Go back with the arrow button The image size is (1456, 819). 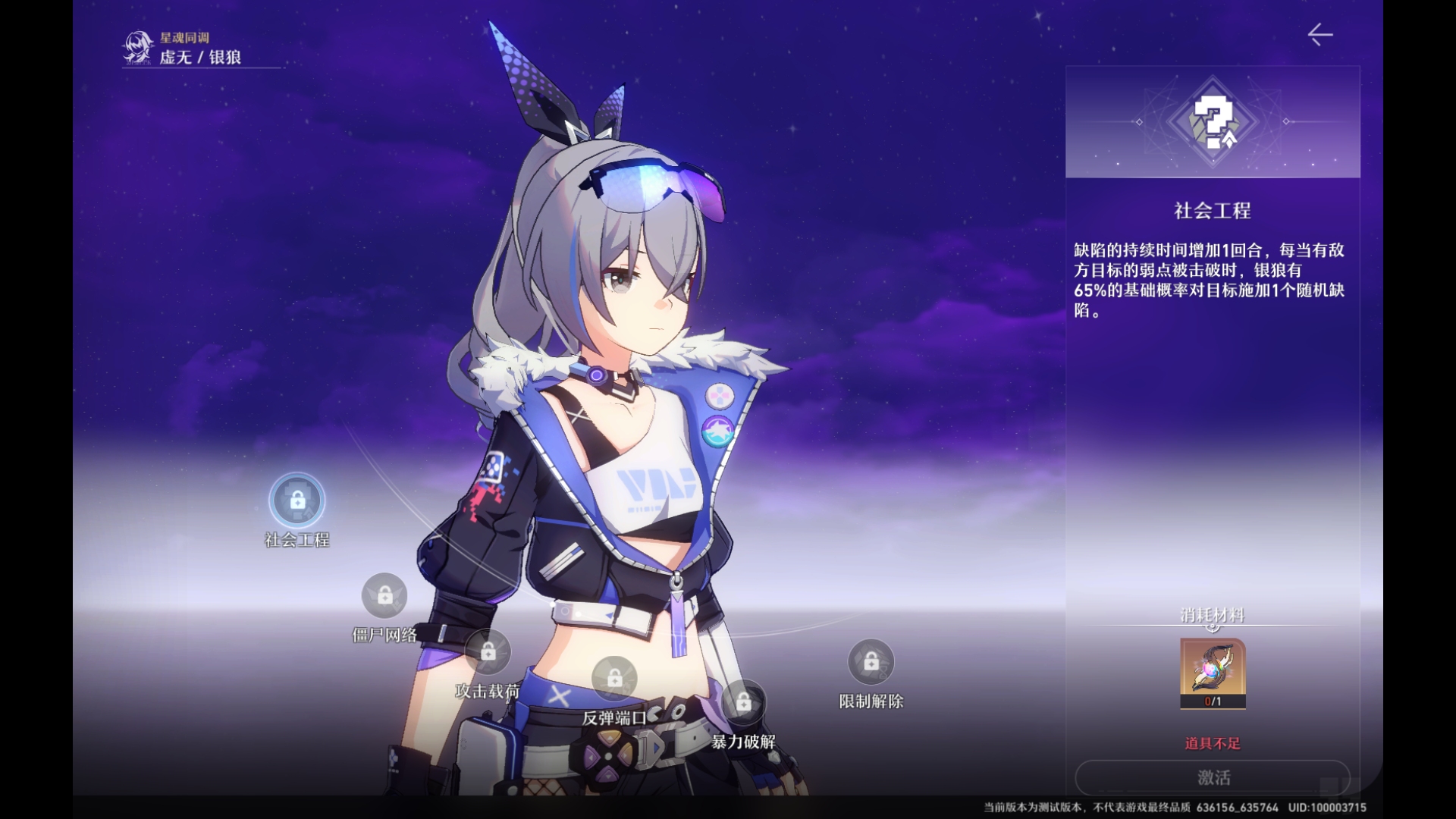point(1320,35)
